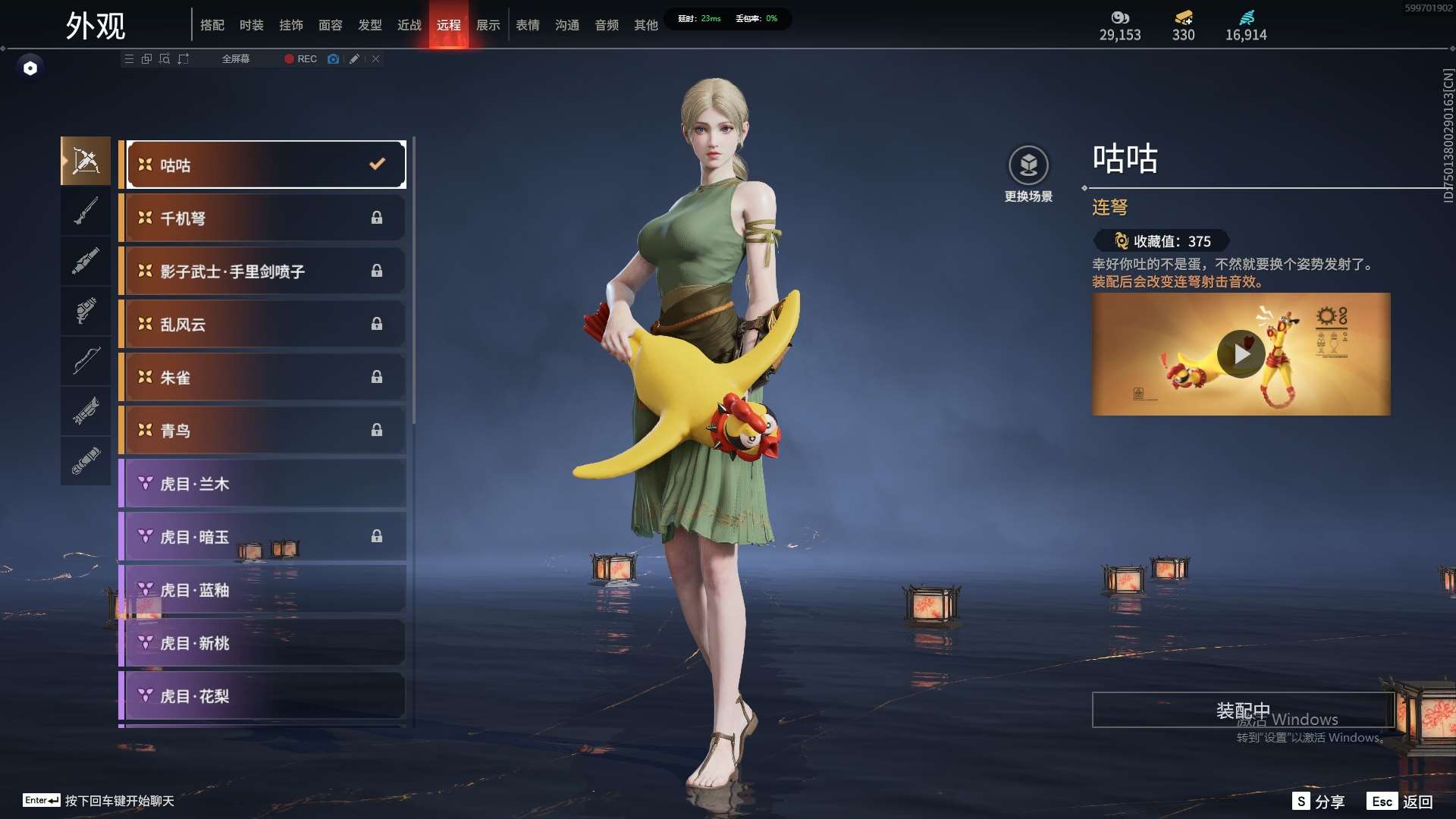Image resolution: width=1456 pixels, height=819 pixels.
Task: Switch to the 搭配 tab
Action: coord(212,25)
